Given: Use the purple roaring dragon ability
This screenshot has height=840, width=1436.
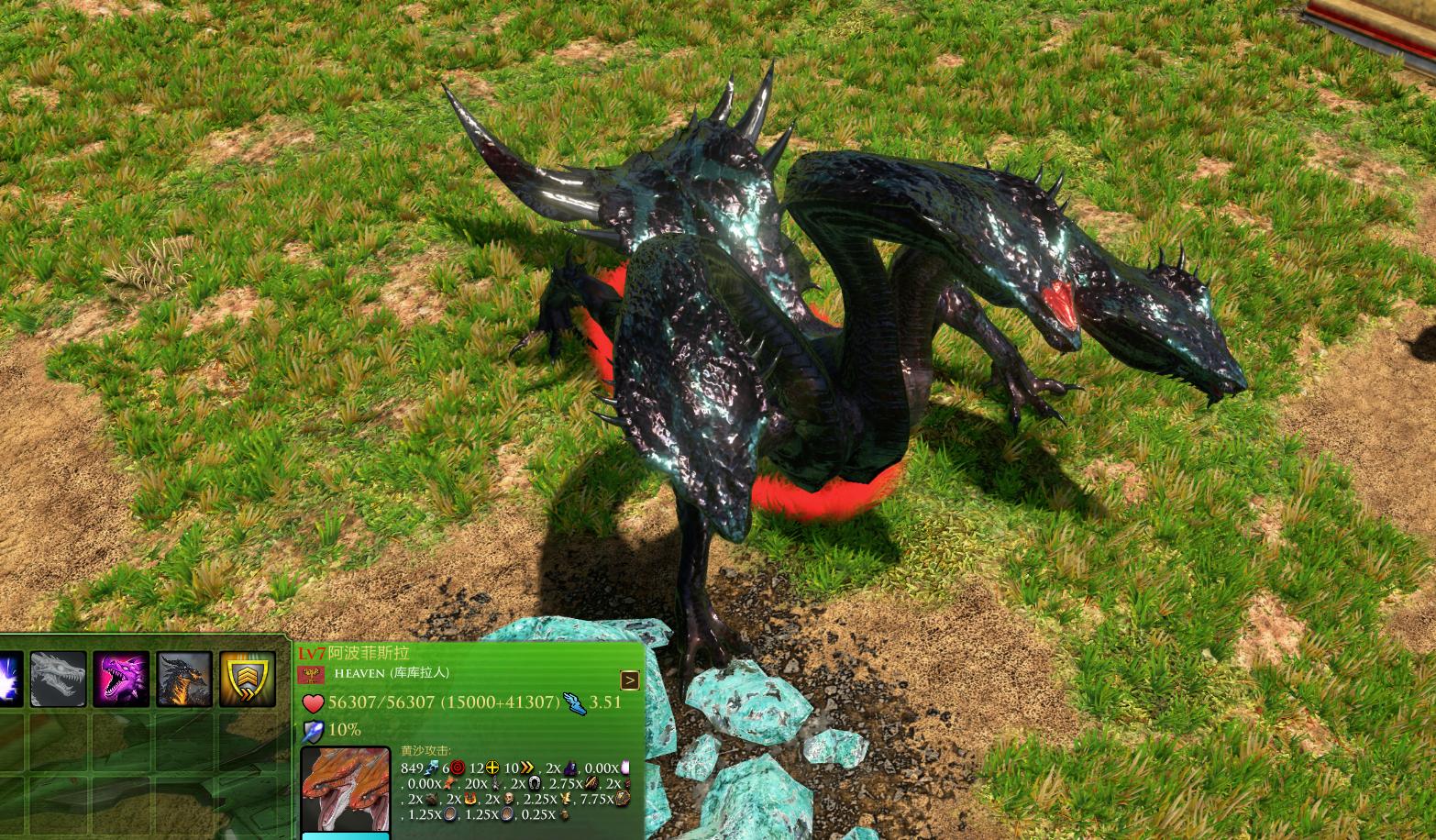Looking at the screenshot, I should click(121, 680).
